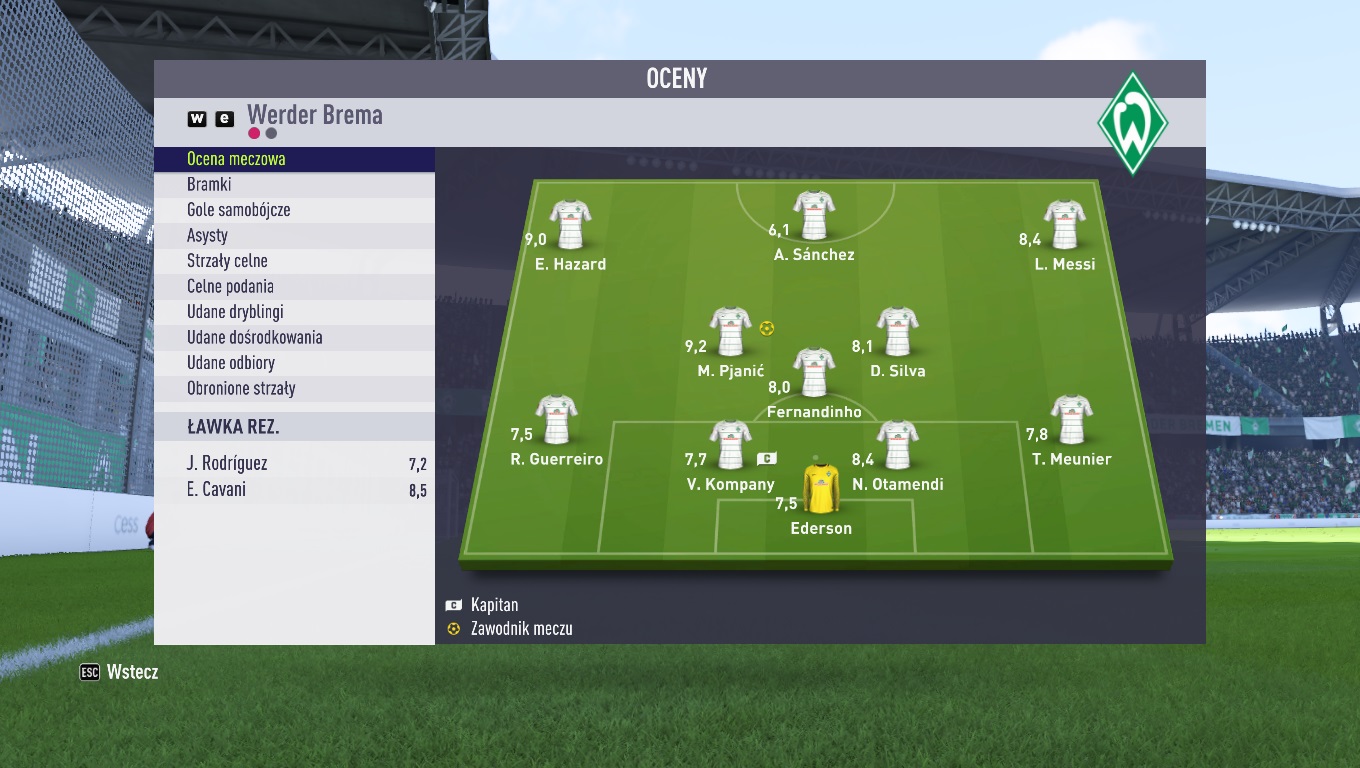
Task: Go back with the Wstecz button
Action: 120,672
